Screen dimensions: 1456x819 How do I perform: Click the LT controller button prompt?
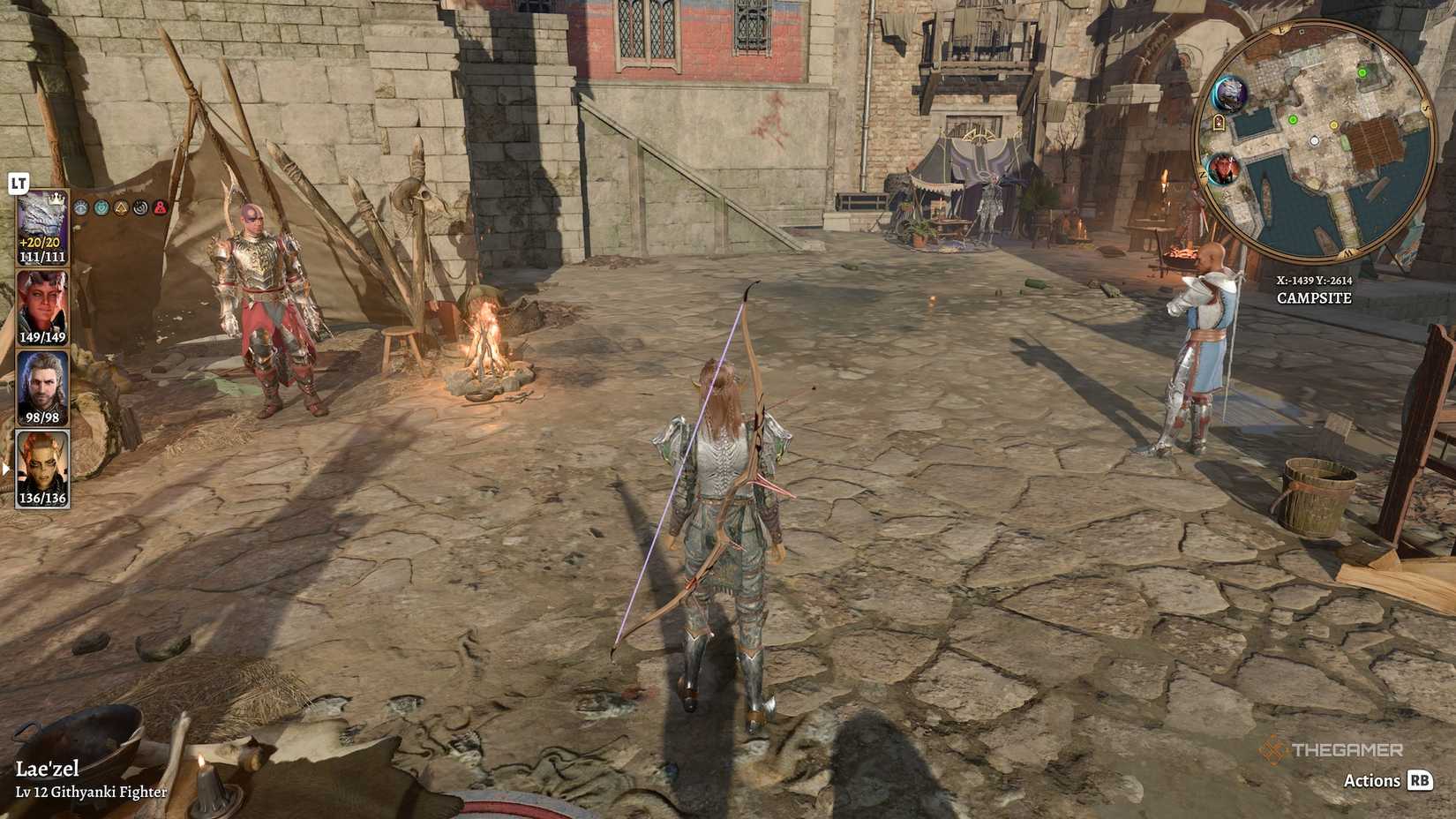tap(18, 184)
